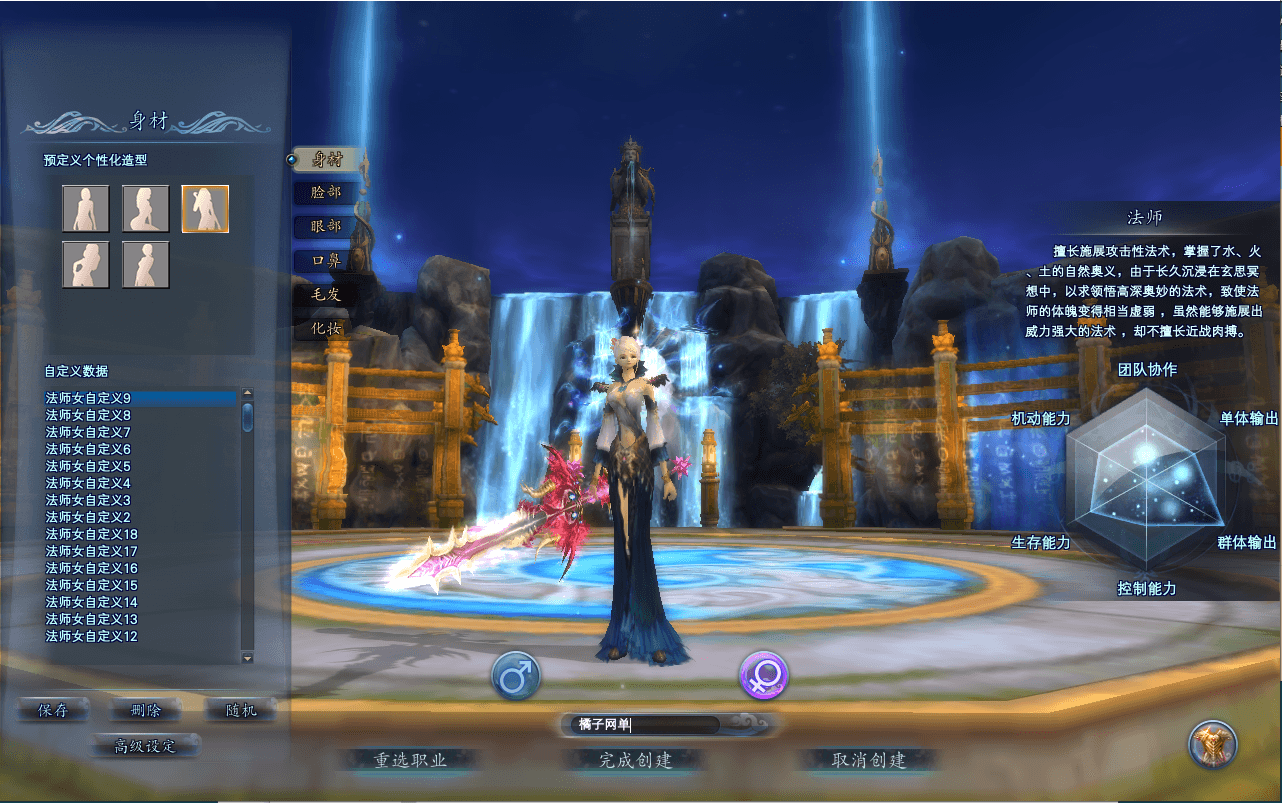Select the 法师女自定义12 saved preset
Image resolution: width=1282 pixels, height=803 pixels.
pyautogui.click(x=92, y=635)
